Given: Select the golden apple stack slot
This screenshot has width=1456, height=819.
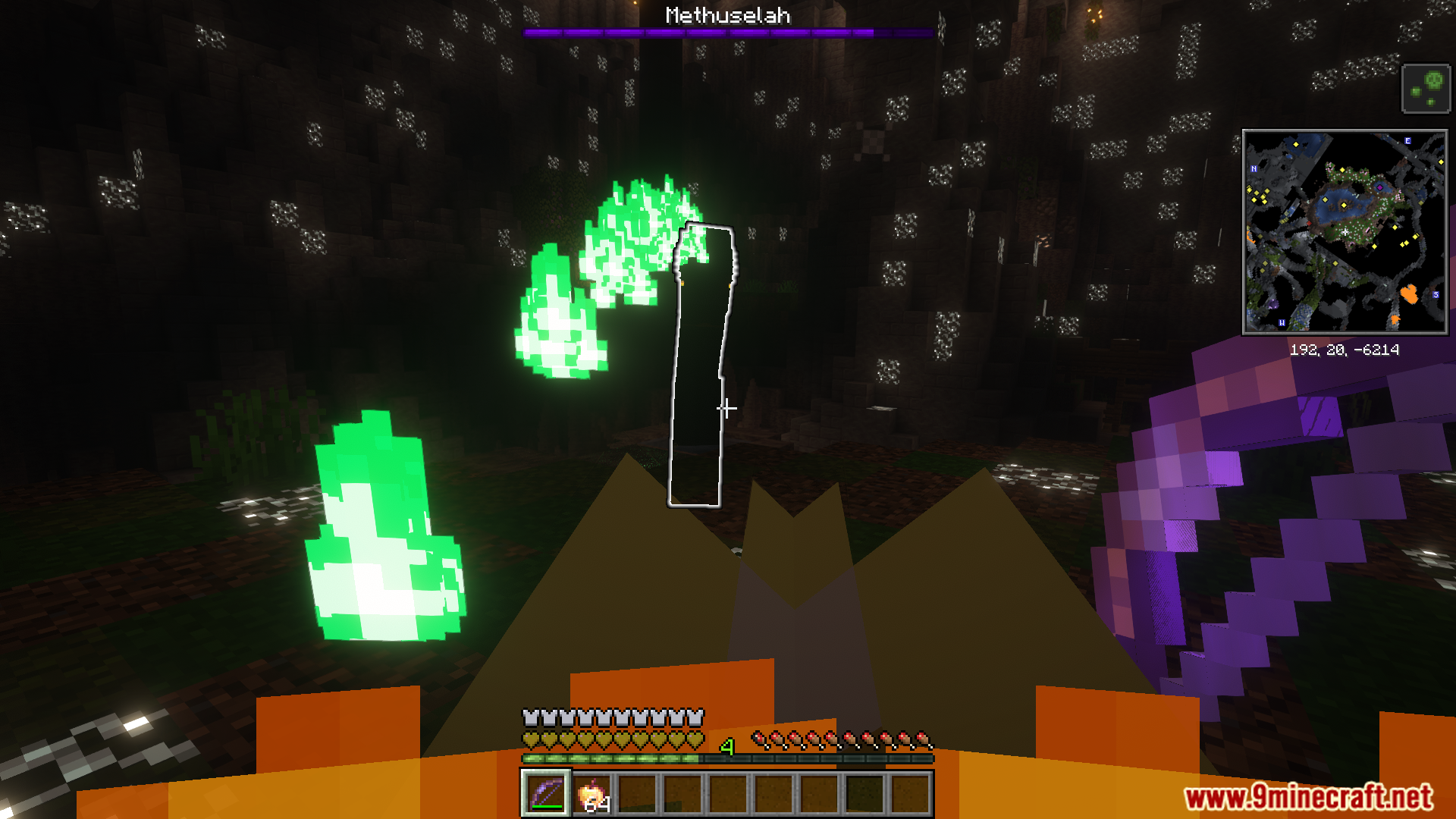Looking at the screenshot, I should pyautogui.click(x=592, y=793).
